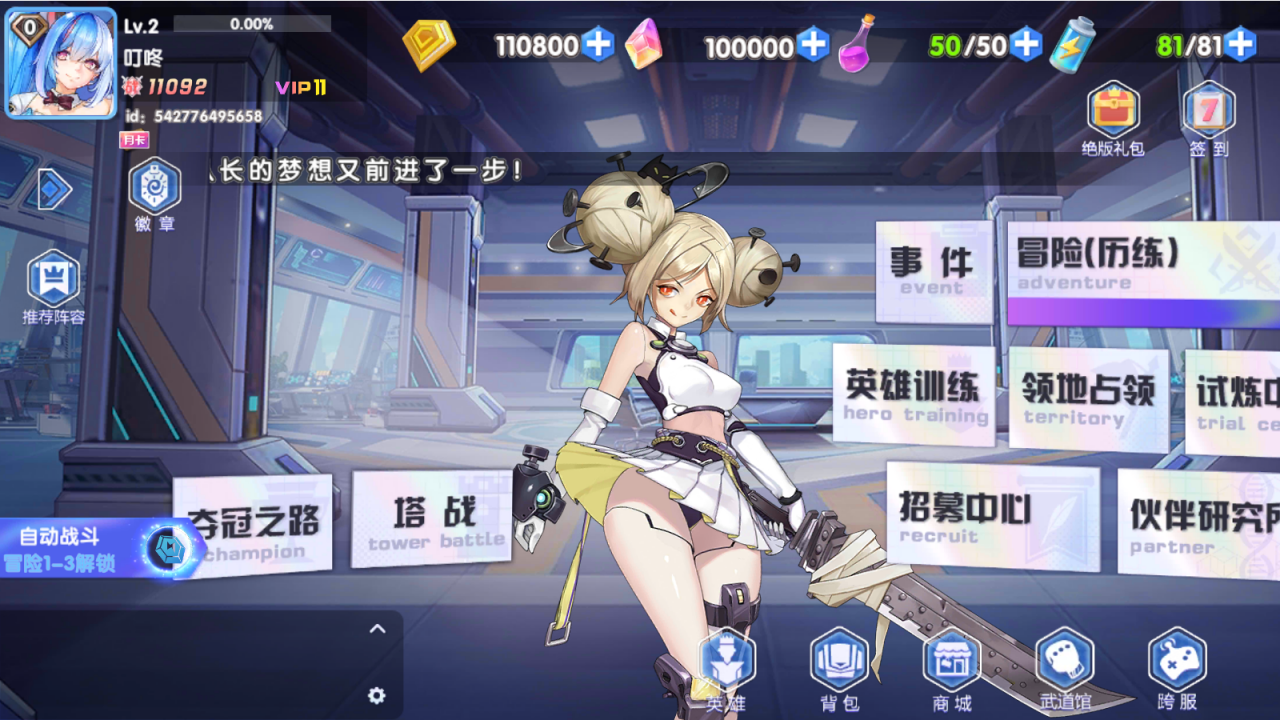The image size is (1280, 720).
Task: Expand the left side arrow panel
Action: [53, 190]
